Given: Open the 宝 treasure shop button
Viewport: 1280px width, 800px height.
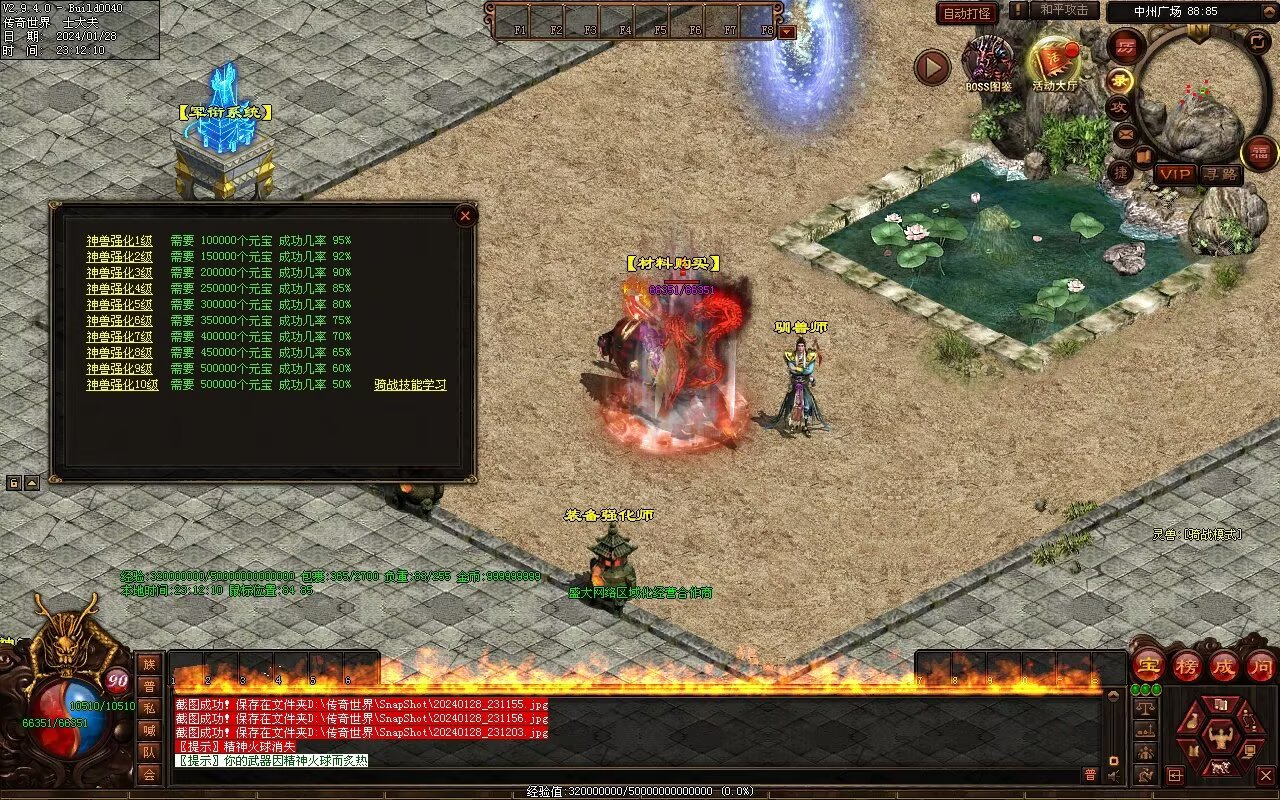Looking at the screenshot, I should click(x=1148, y=665).
